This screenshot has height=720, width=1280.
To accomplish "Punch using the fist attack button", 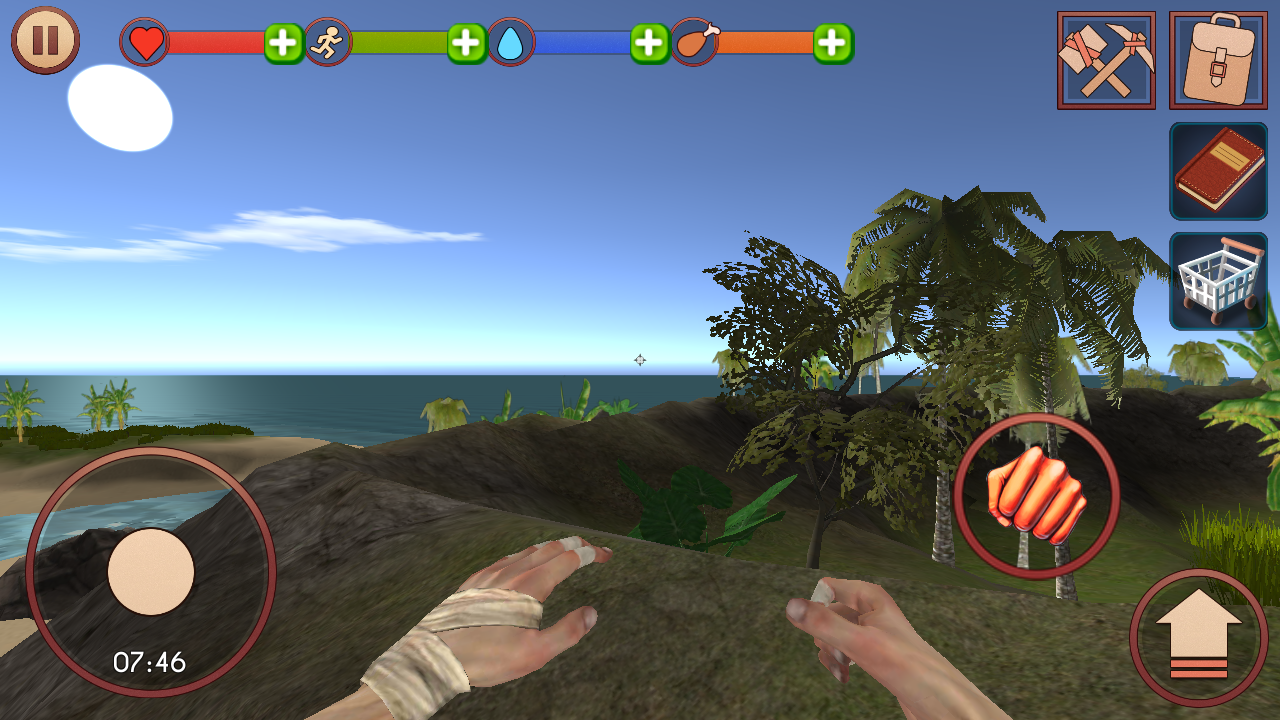I will point(1036,496).
